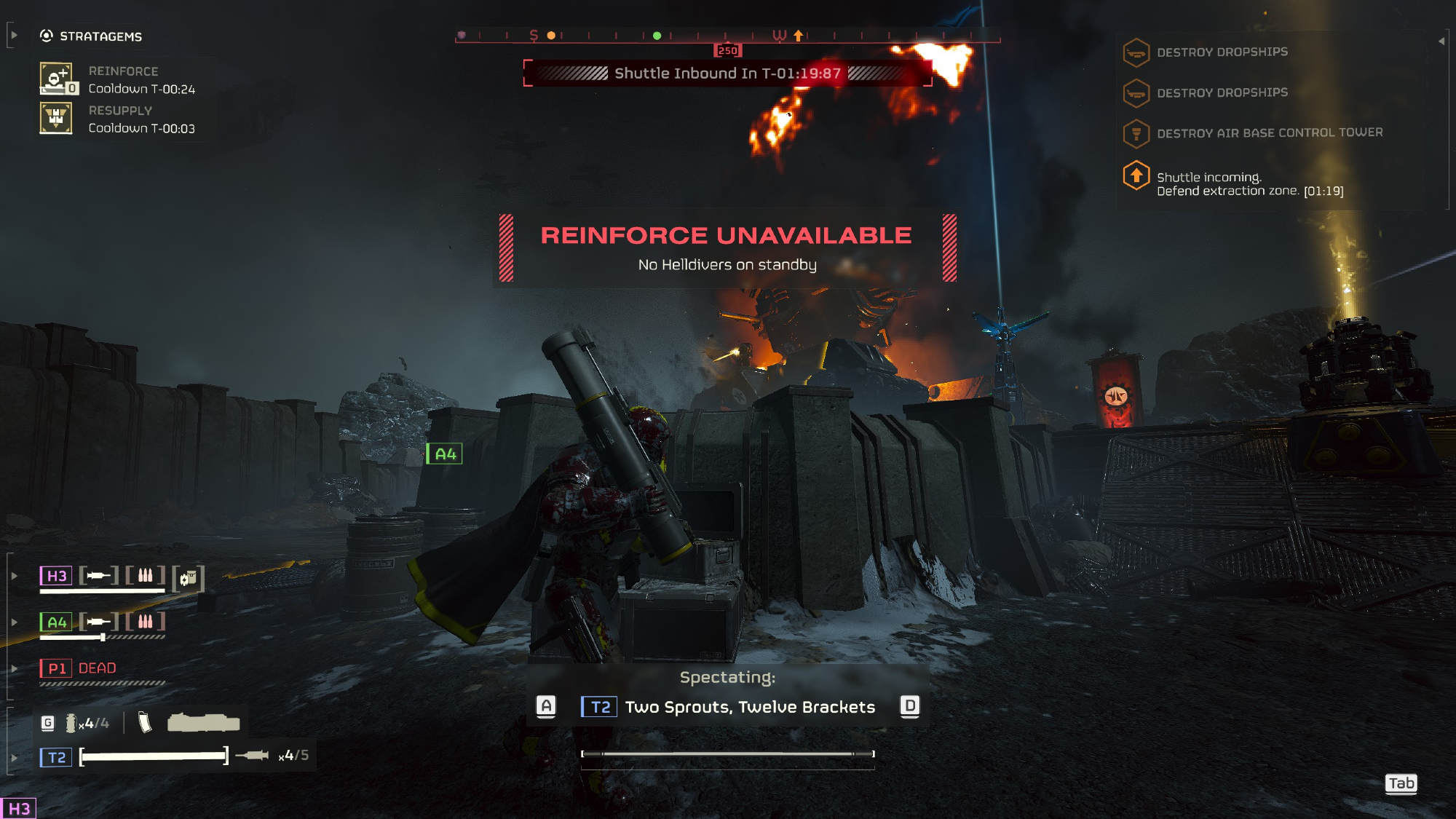This screenshot has width=1456, height=819.
Task: Click the stim count icon beside T2 health
Action: click(x=253, y=755)
